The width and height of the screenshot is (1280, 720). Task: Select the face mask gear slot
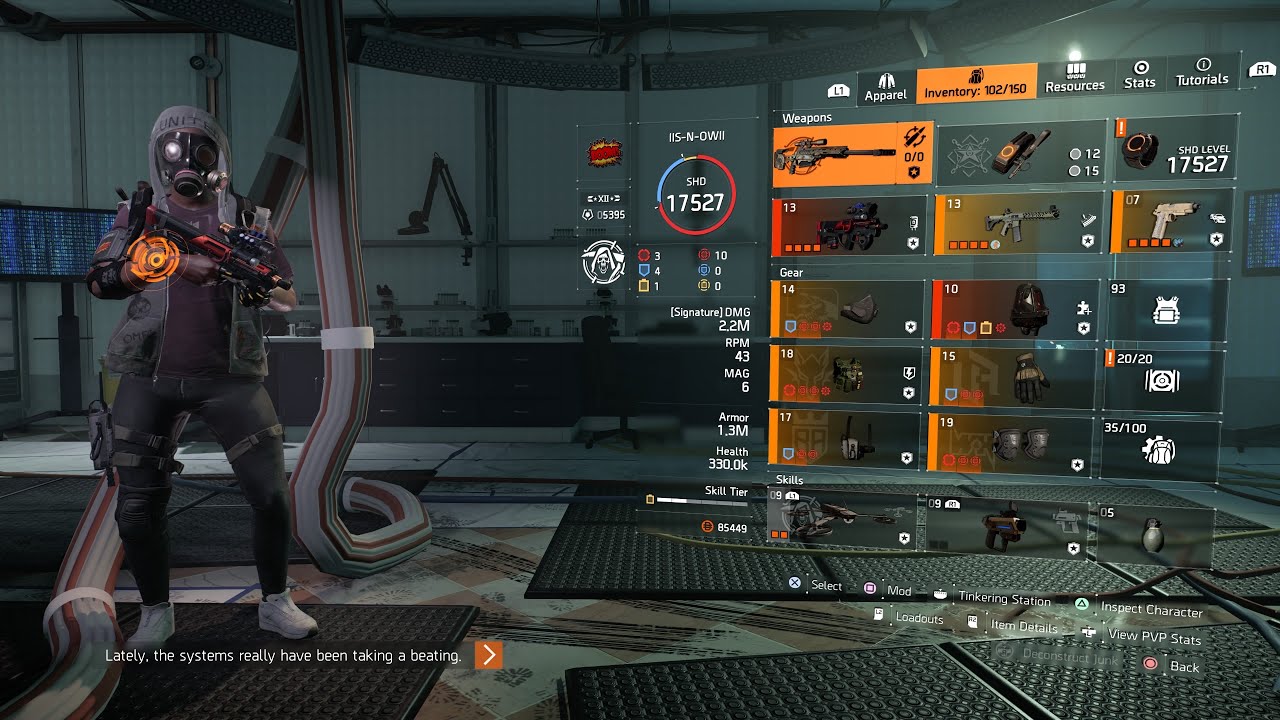(x=845, y=310)
